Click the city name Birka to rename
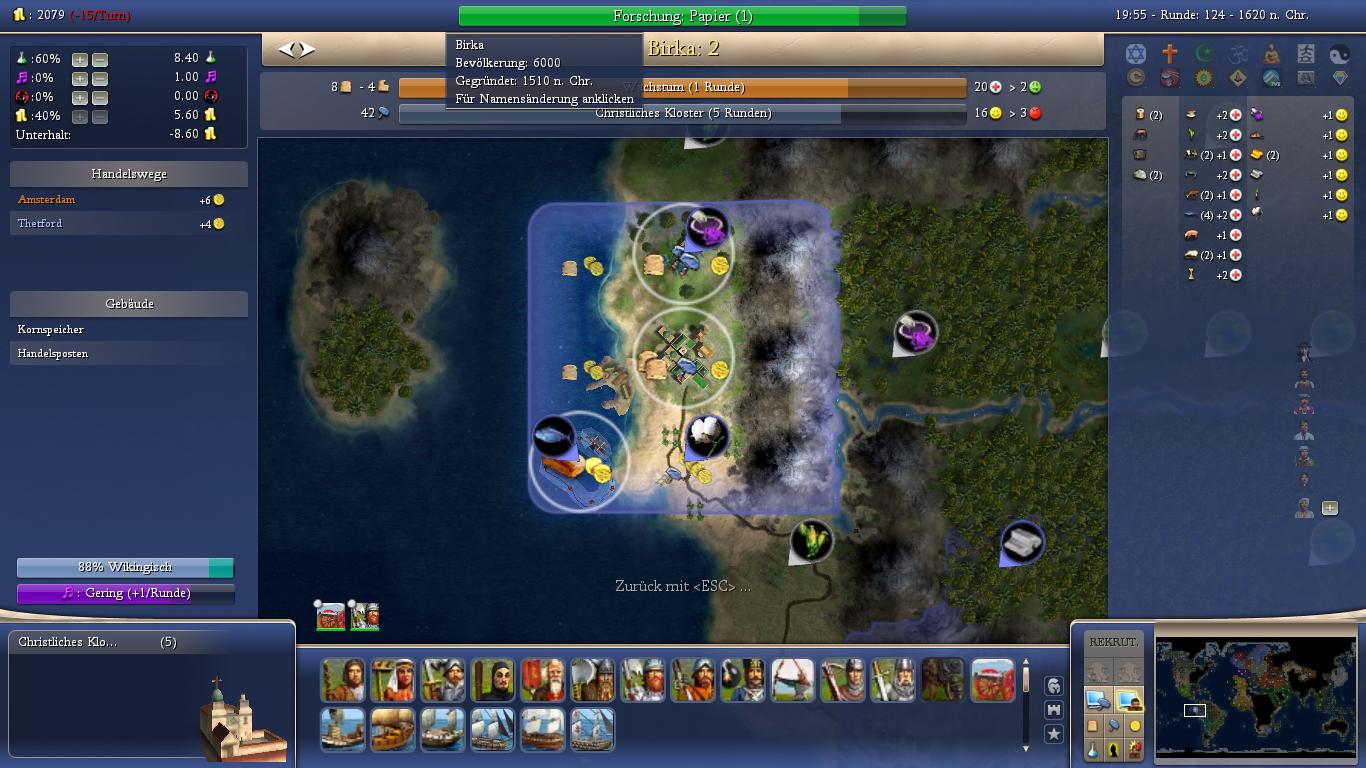The width and height of the screenshot is (1366, 768). coord(683,48)
